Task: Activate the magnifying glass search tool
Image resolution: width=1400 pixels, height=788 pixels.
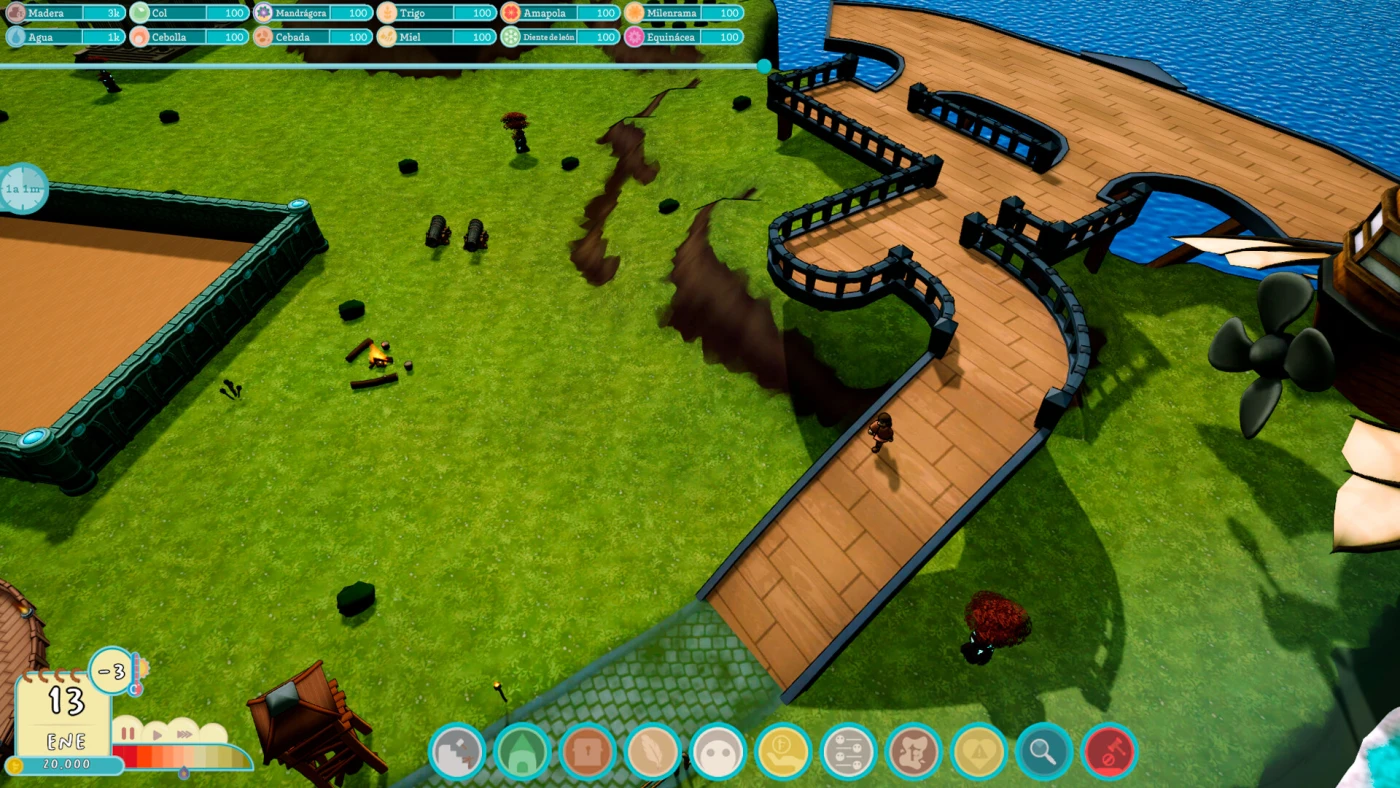Action: 1043,751
